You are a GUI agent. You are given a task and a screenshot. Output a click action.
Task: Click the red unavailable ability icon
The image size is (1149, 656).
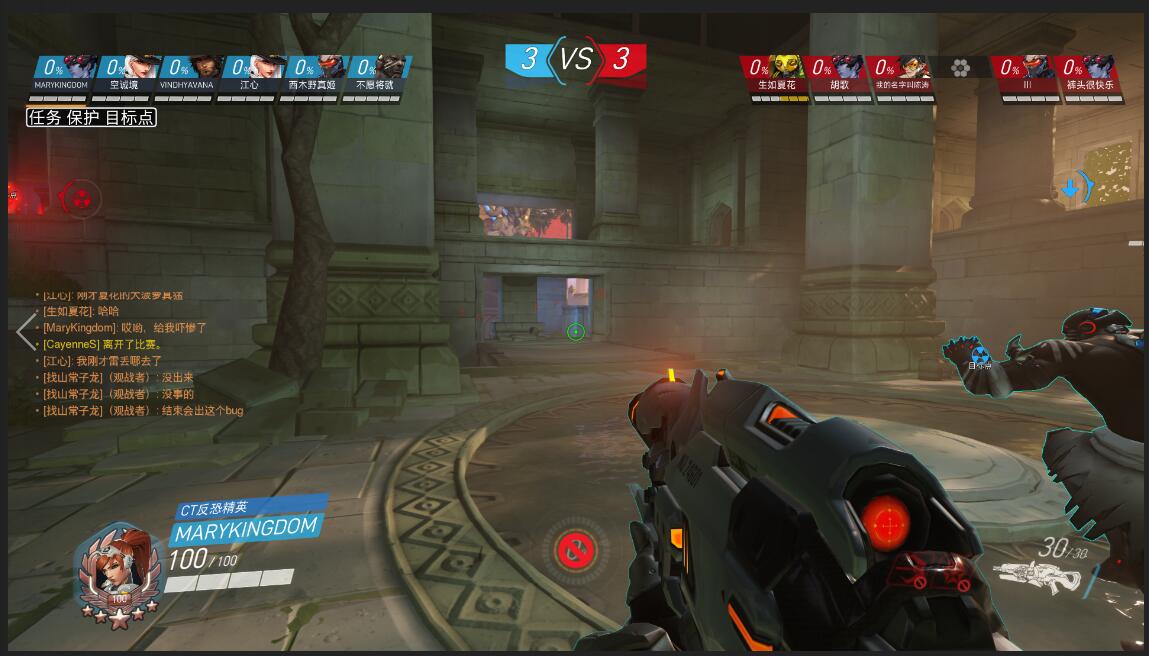[575, 548]
